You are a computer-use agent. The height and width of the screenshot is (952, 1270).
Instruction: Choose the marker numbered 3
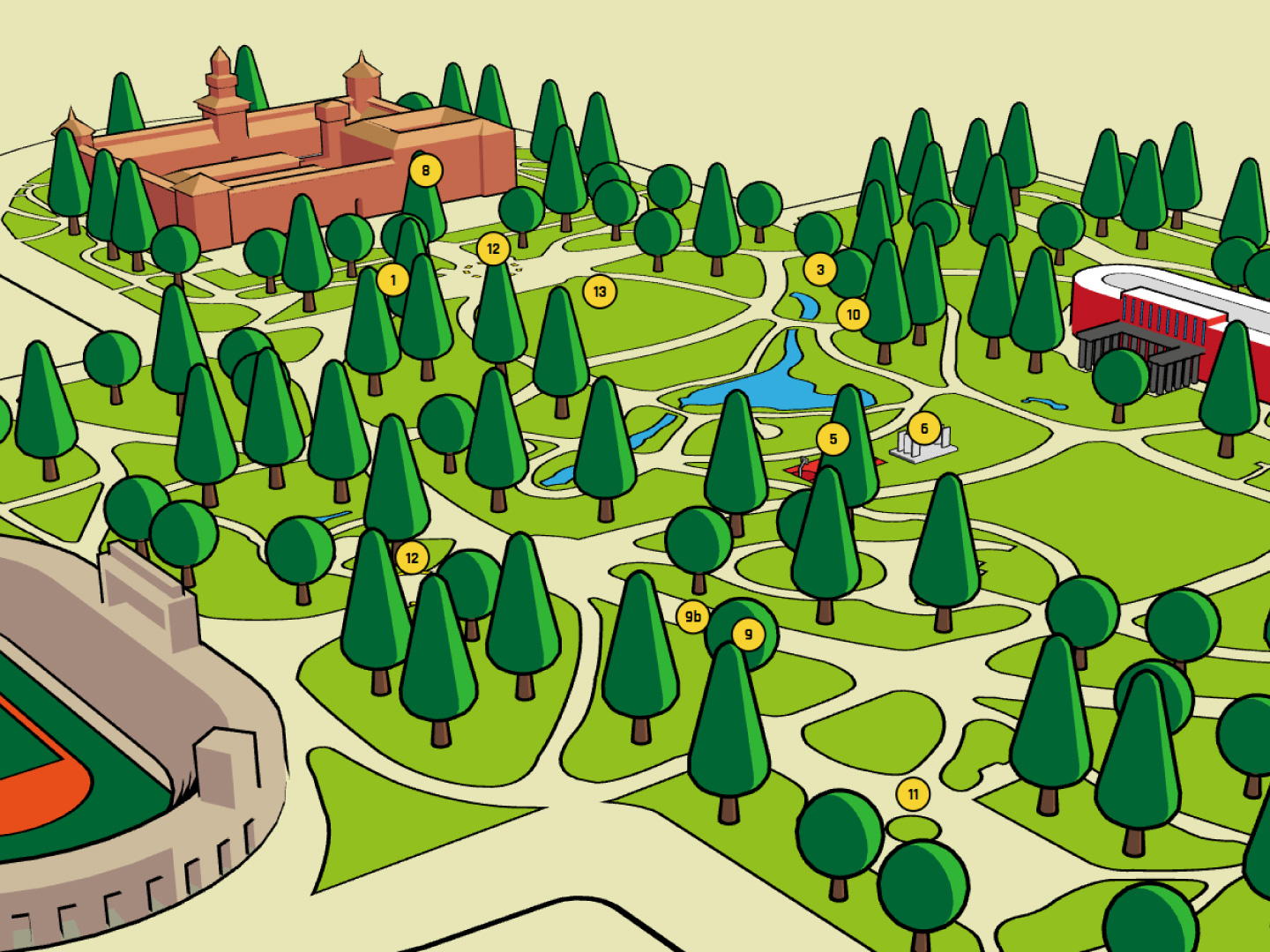[x=820, y=270]
